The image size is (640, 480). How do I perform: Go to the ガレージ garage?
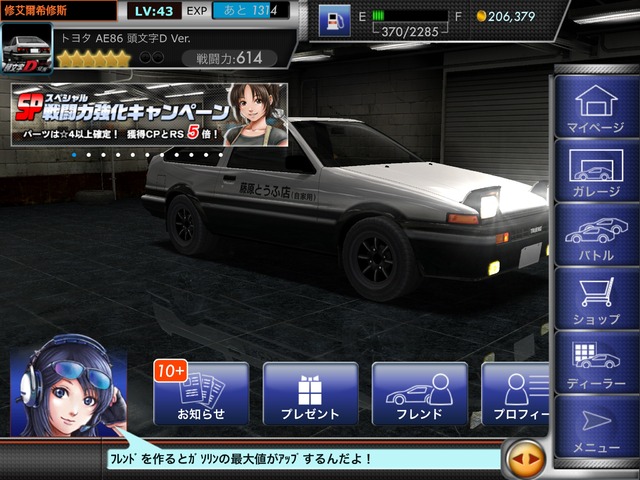[595, 170]
